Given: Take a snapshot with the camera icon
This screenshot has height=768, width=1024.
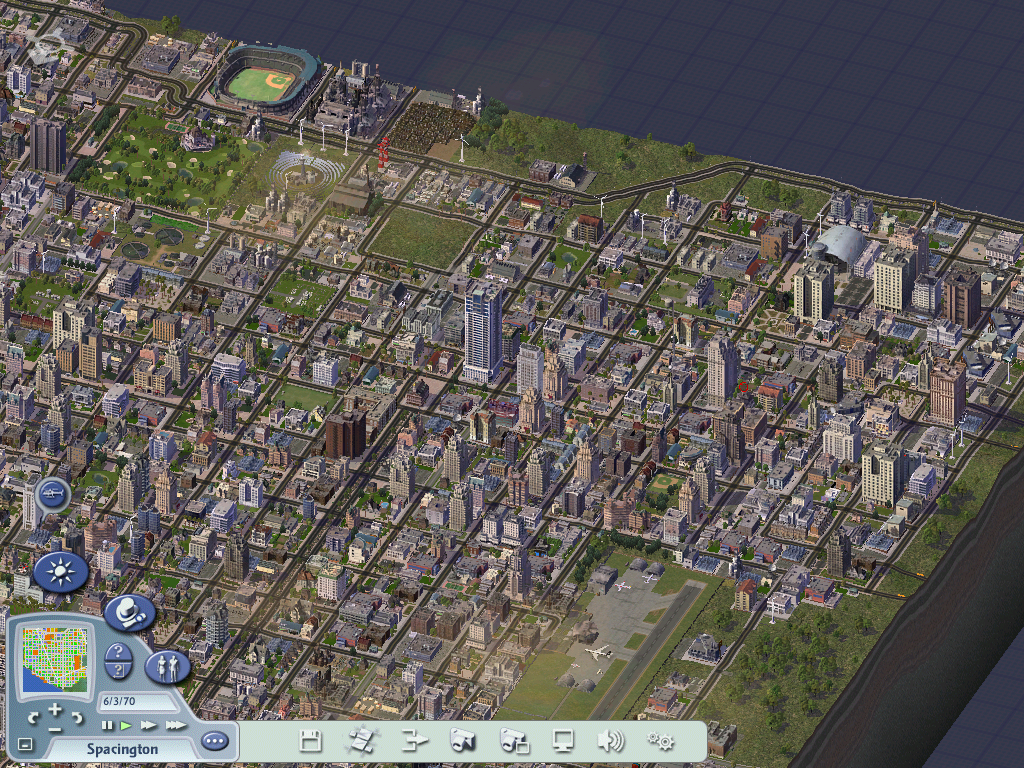Looking at the screenshot, I should point(463,741).
